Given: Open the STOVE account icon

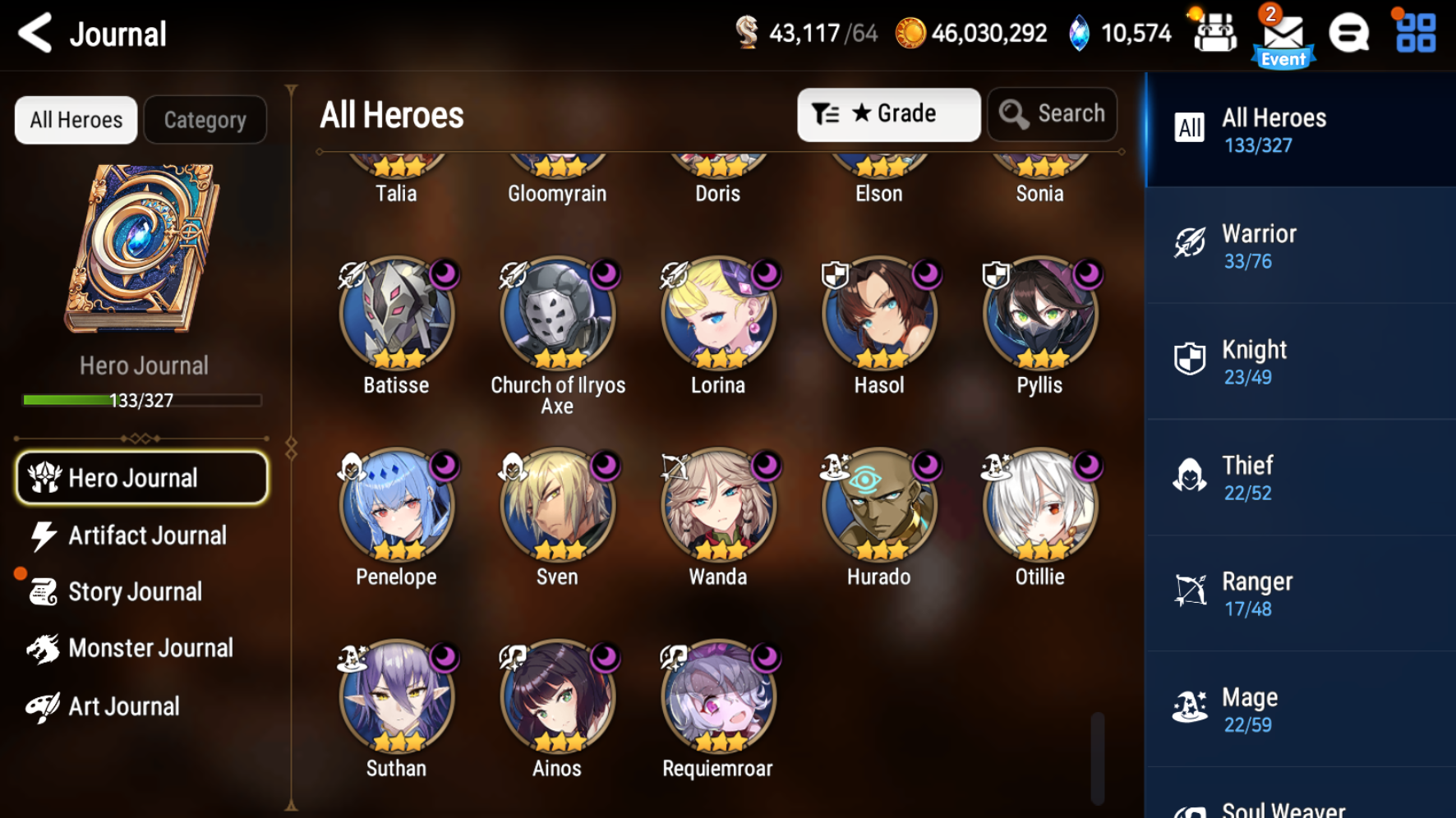Looking at the screenshot, I should click(1348, 34).
